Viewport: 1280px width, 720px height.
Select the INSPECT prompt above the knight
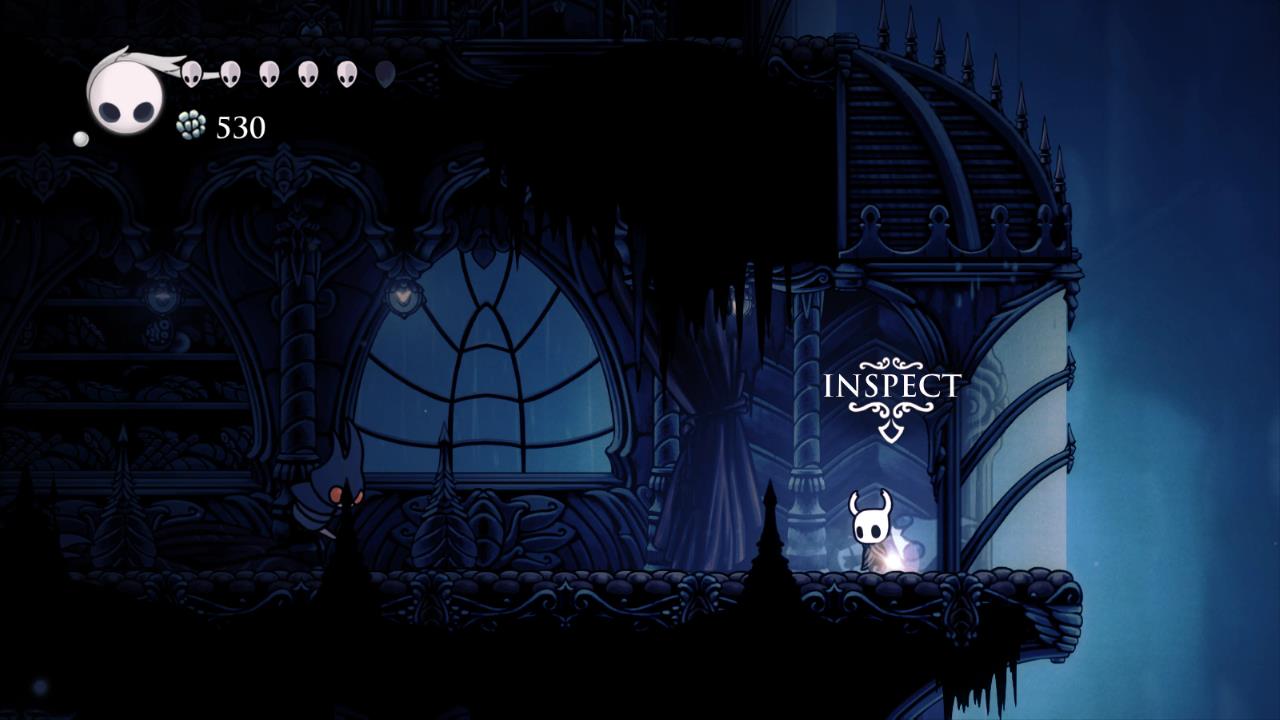[891, 387]
